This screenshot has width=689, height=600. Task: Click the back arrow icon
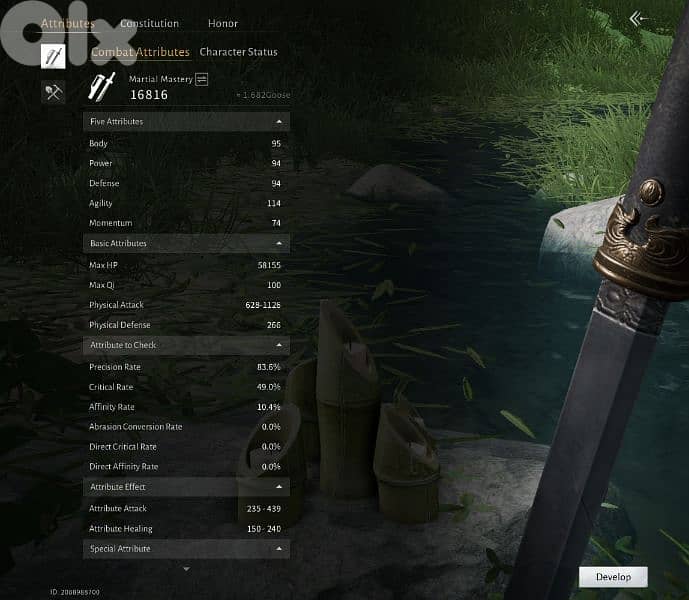[639, 18]
